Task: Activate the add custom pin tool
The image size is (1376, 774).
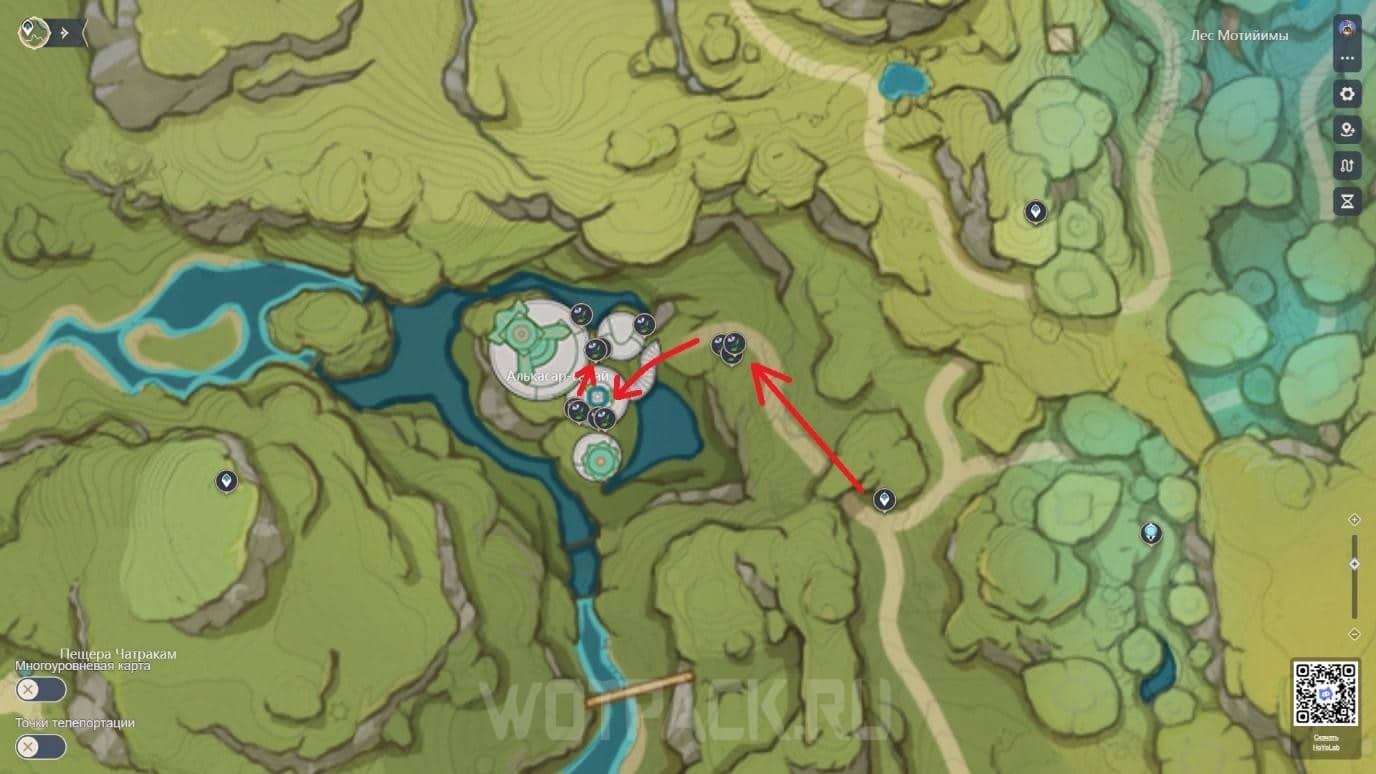Action: point(1347,130)
